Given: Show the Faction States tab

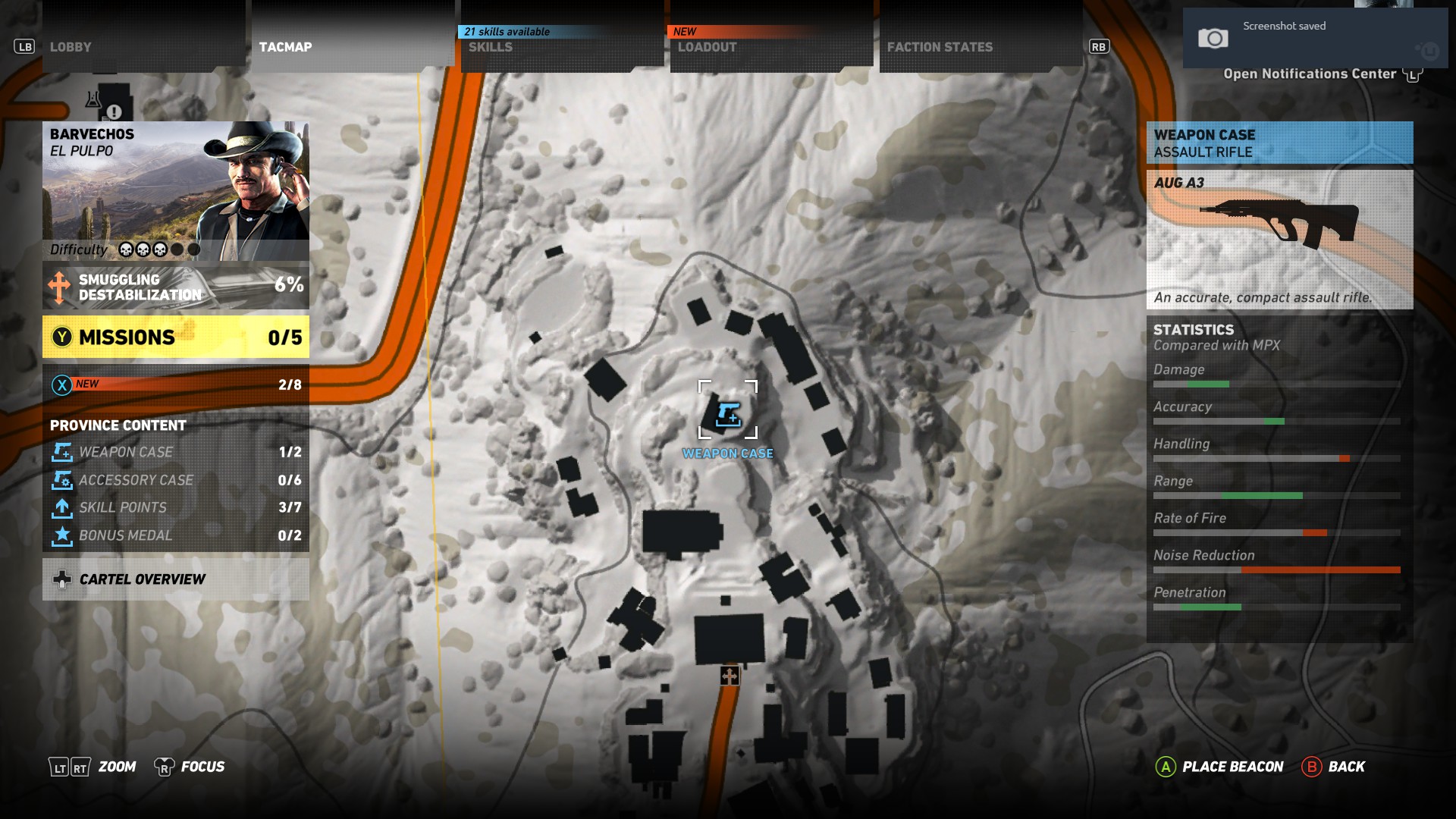Looking at the screenshot, I should click(x=981, y=47).
